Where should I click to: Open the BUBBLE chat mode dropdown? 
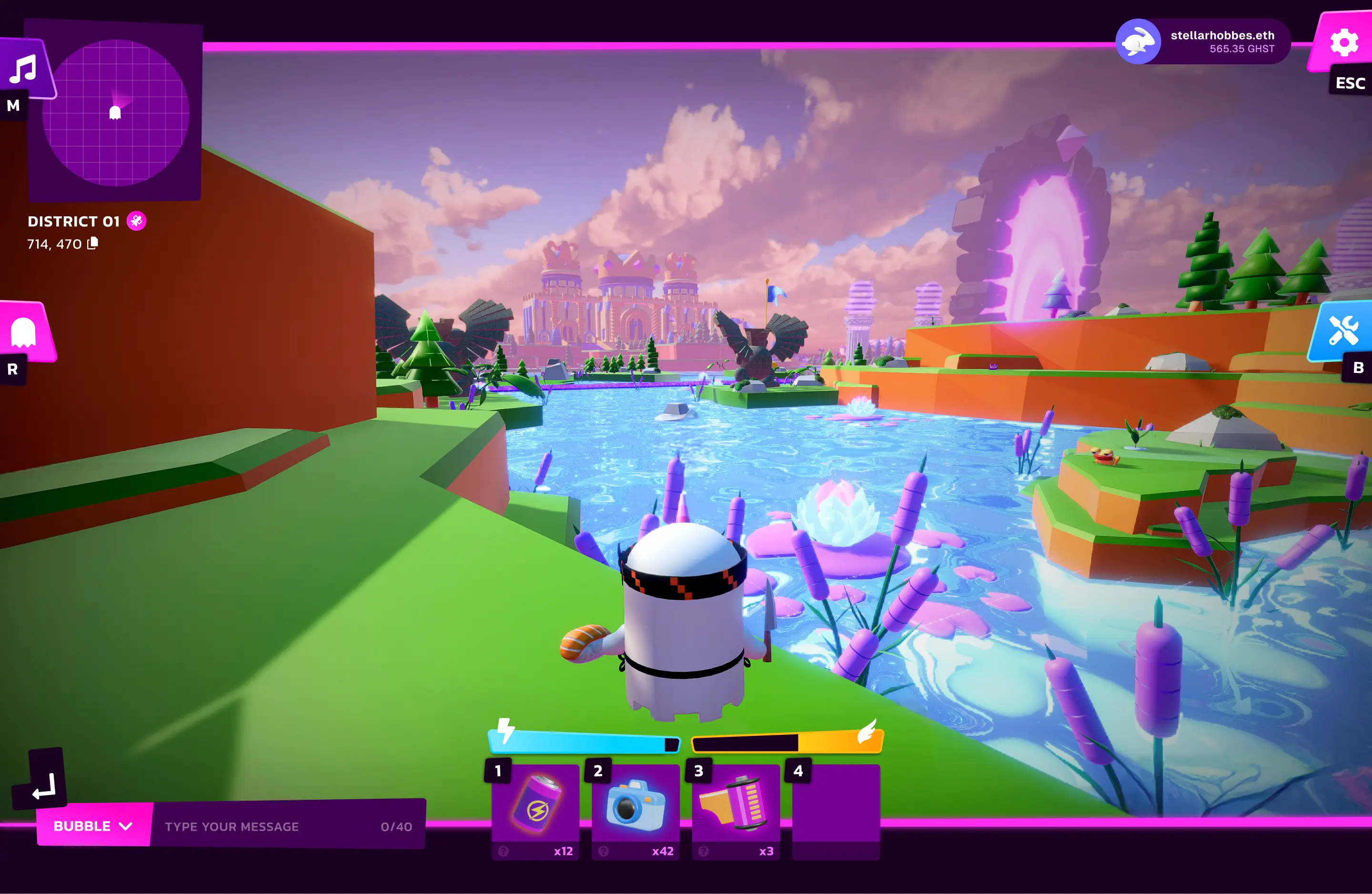(92, 826)
